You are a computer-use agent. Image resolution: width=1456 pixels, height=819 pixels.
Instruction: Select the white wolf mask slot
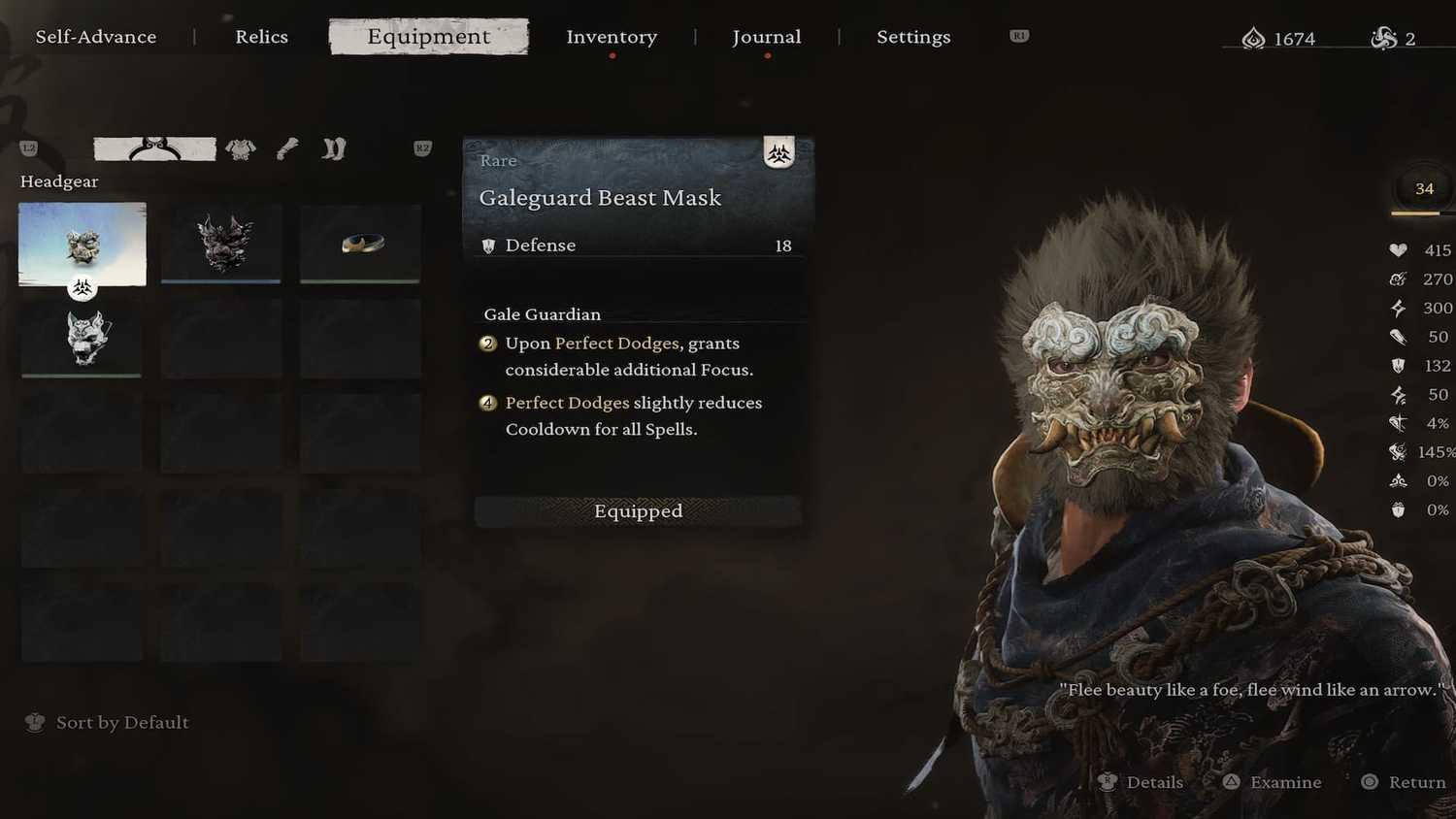[x=83, y=338]
